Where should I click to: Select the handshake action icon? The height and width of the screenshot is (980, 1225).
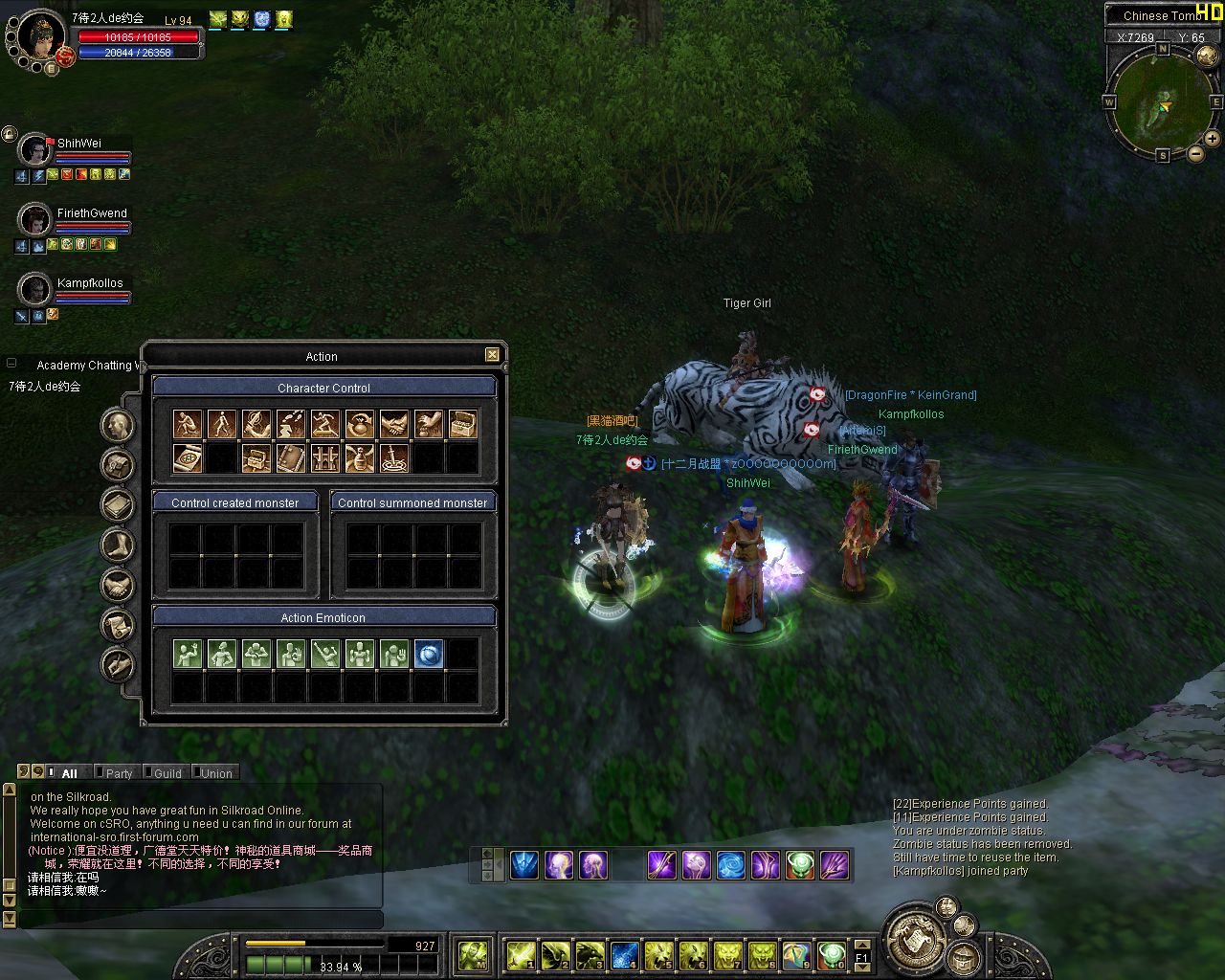point(394,424)
